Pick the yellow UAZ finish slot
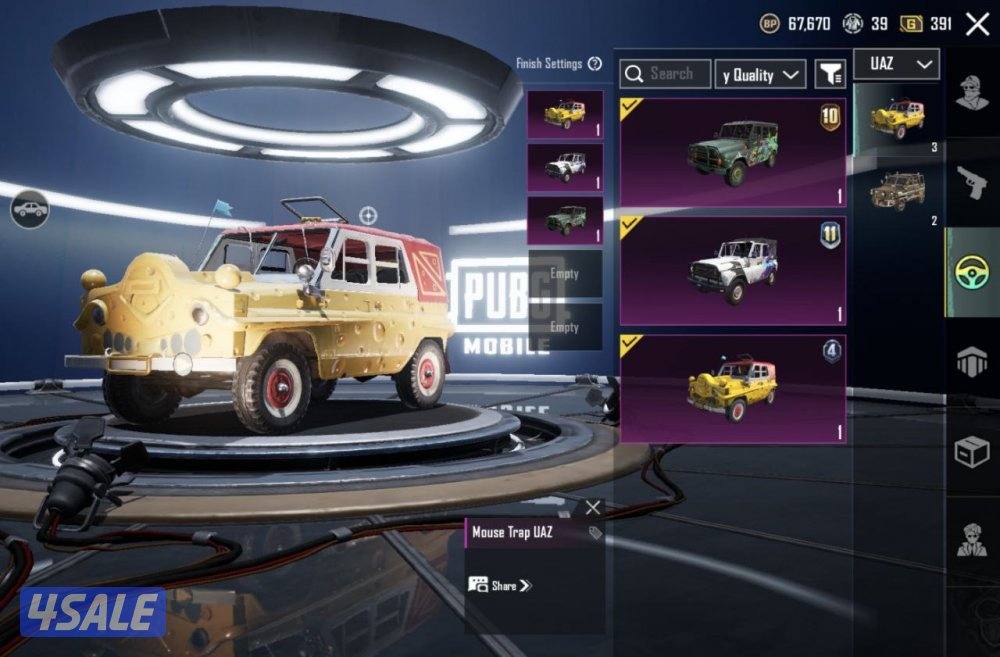The image size is (1000, 657). [565, 114]
